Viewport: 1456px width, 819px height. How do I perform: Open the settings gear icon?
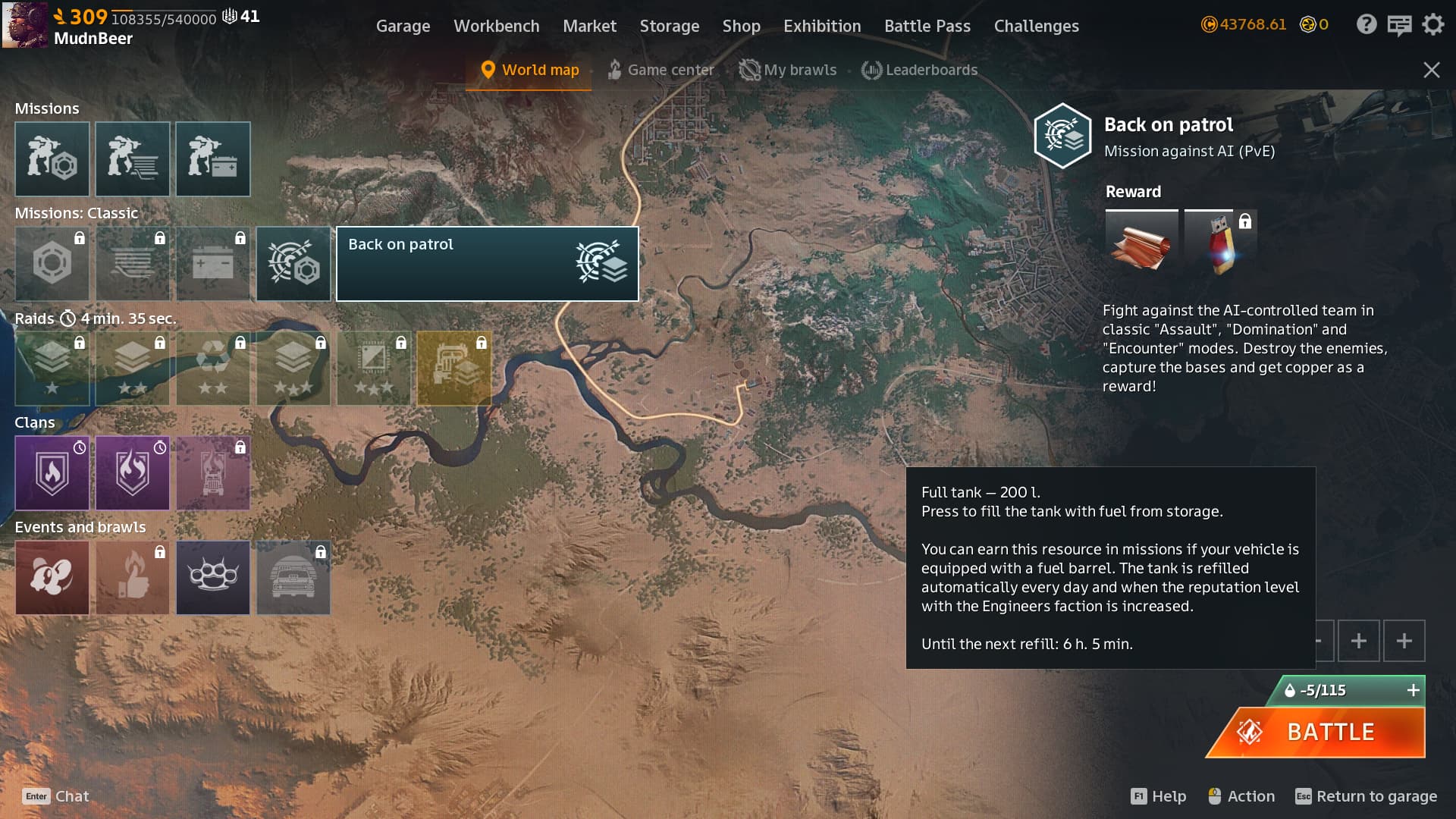tap(1432, 24)
